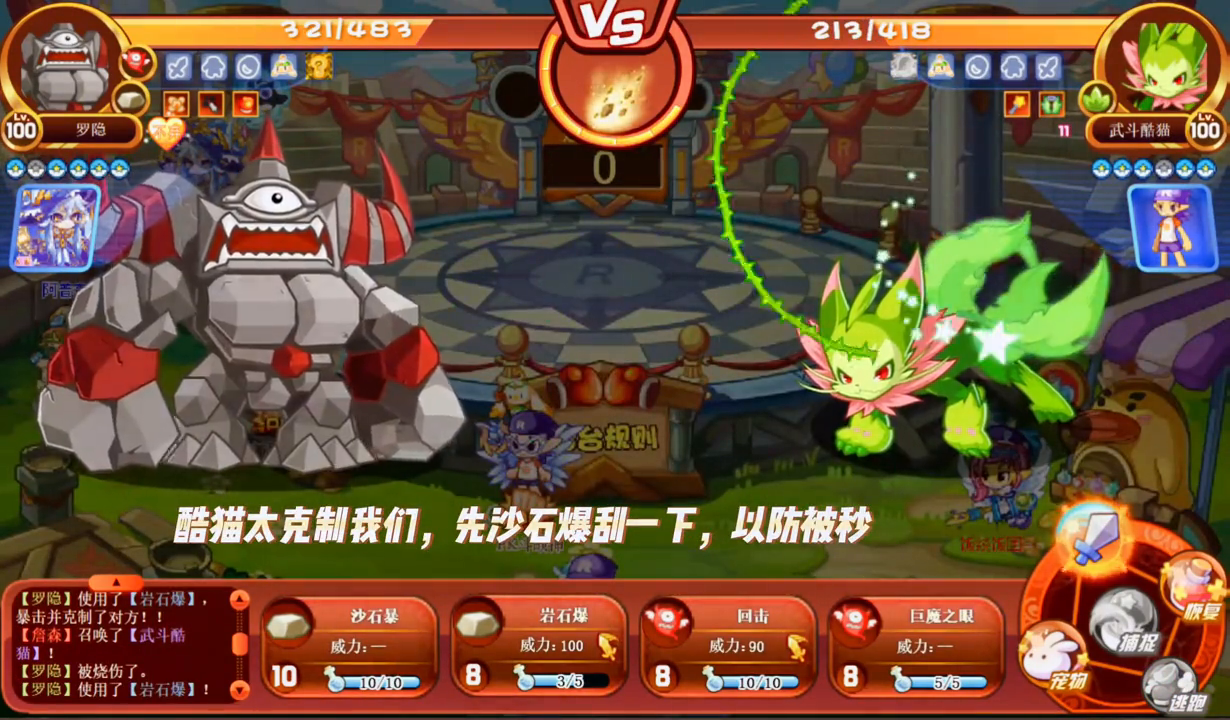Select the 岩石爆 skill
Image resolution: width=1230 pixels, height=720 pixels.
click(538, 646)
